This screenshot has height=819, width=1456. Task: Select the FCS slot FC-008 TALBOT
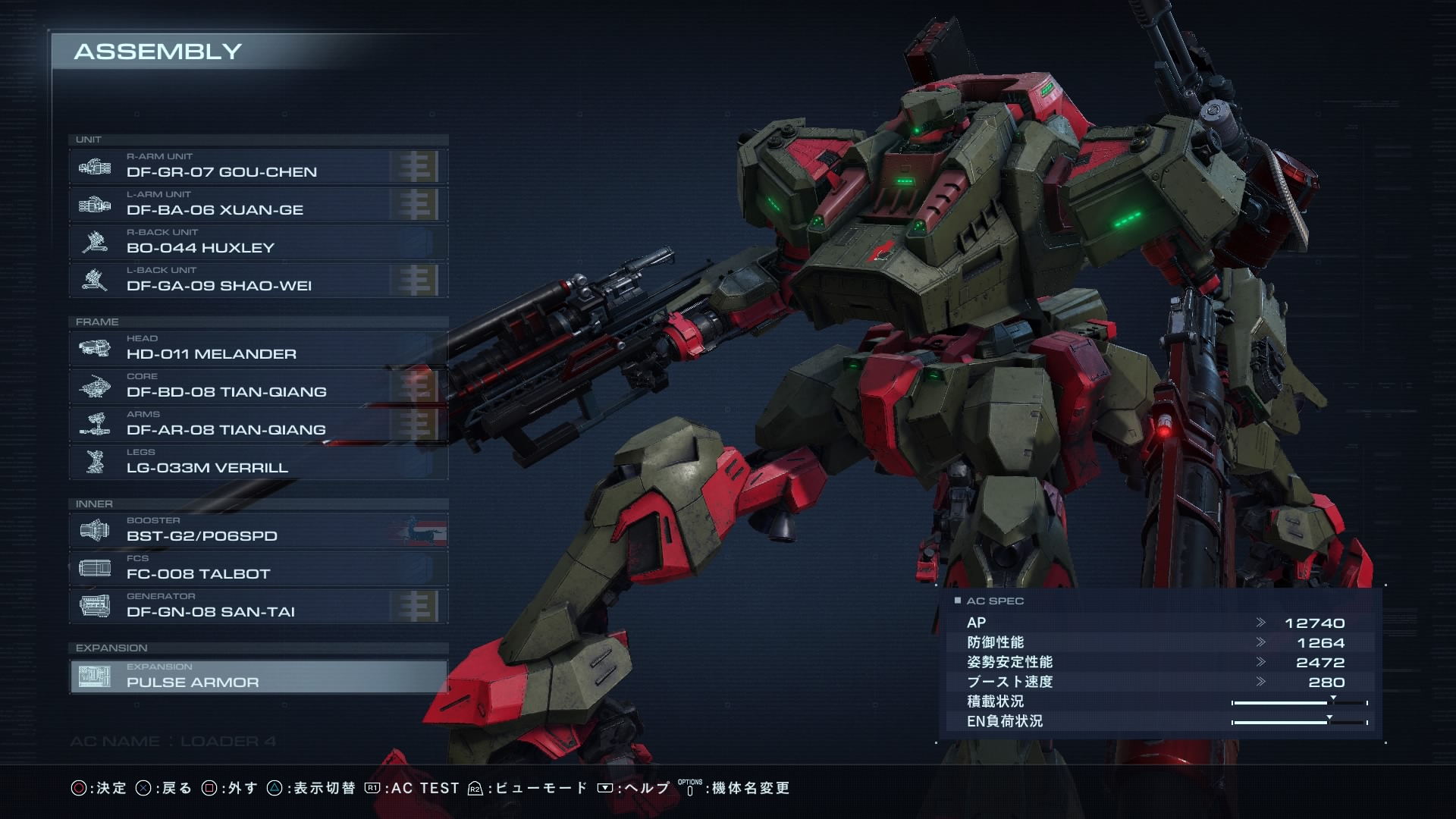pos(258,568)
